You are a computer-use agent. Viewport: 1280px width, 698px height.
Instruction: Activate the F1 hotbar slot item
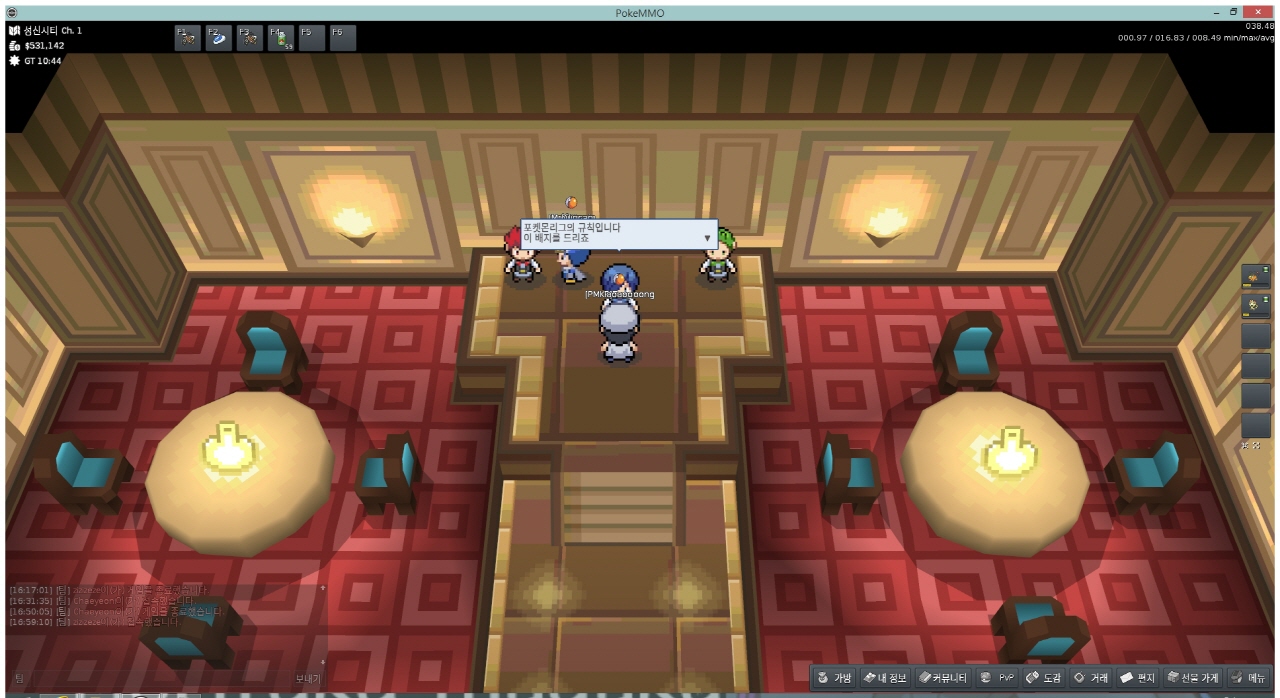(x=187, y=38)
